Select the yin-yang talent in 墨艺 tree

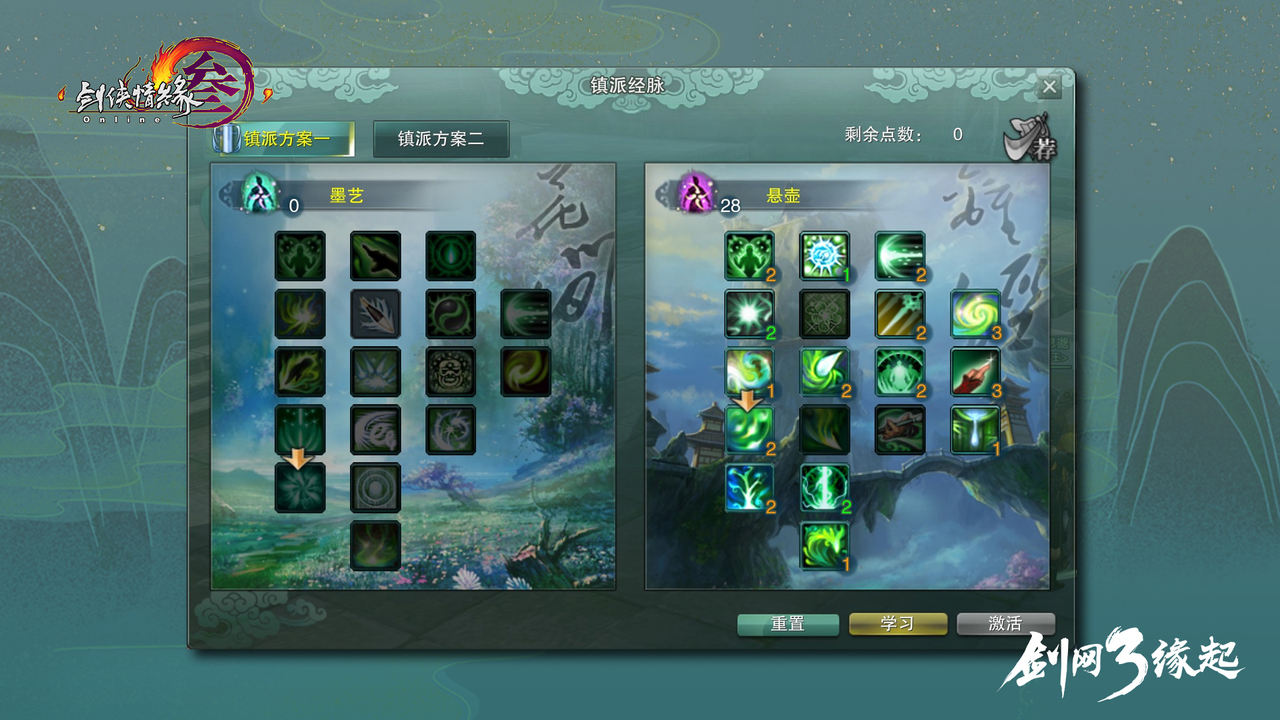point(451,314)
